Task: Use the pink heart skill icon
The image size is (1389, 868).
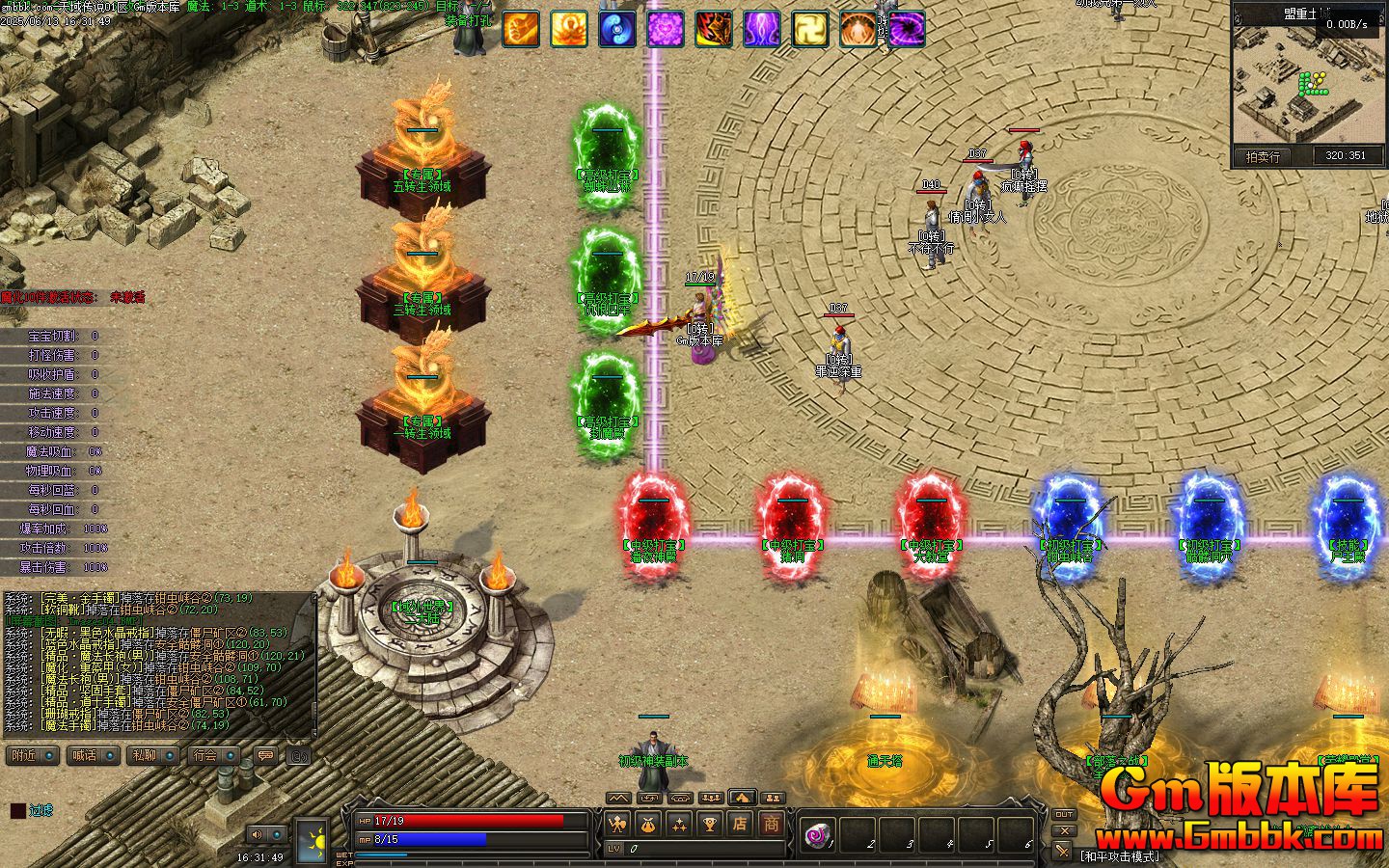Action: [666, 29]
